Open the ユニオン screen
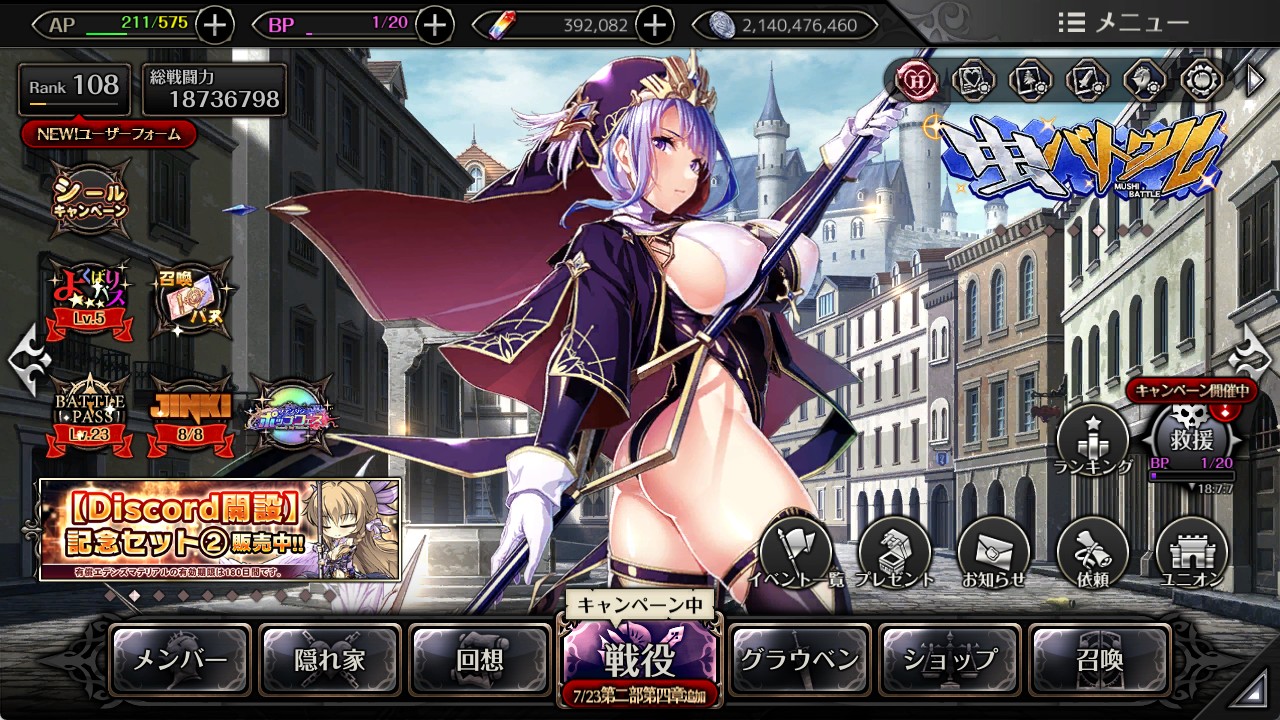 coord(1192,553)
